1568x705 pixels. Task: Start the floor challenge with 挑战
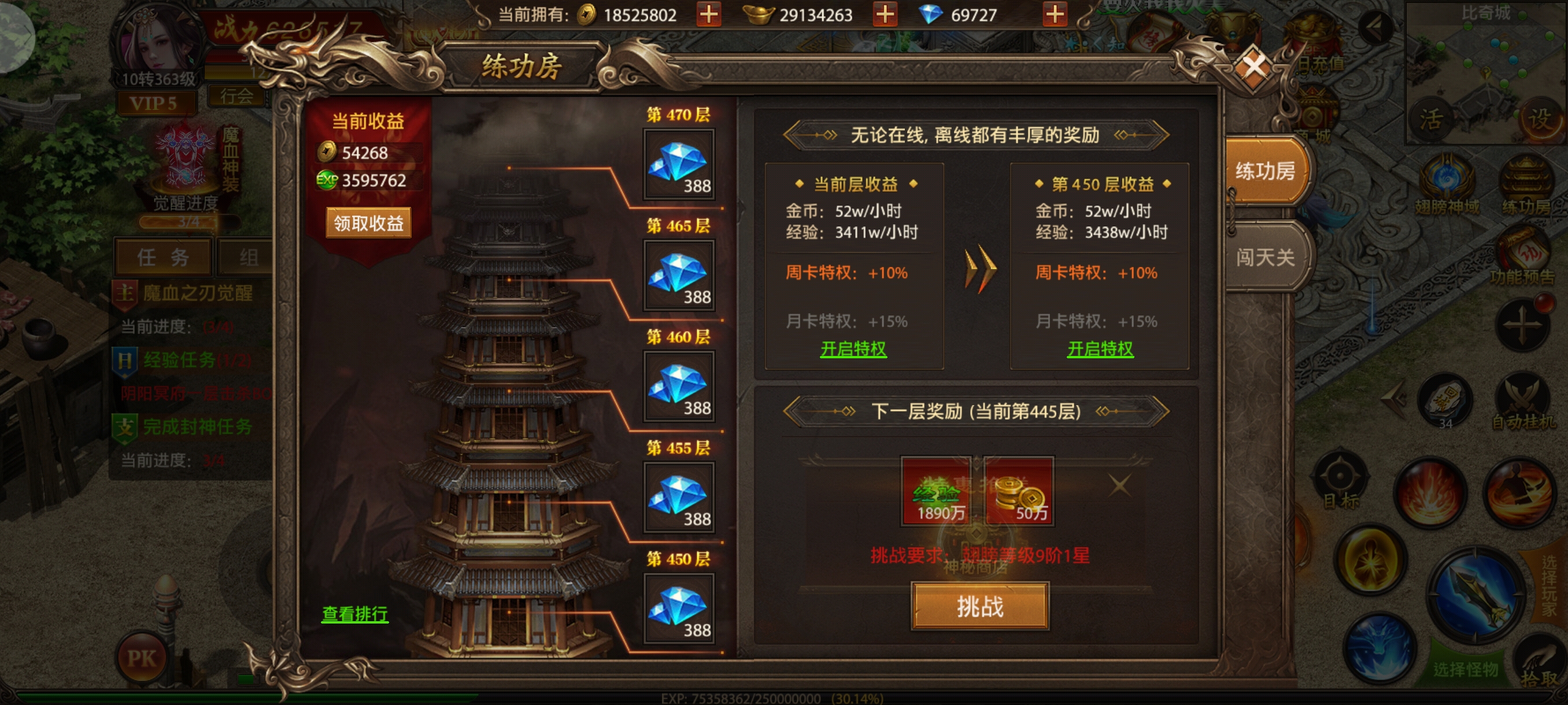click(979, 606)
